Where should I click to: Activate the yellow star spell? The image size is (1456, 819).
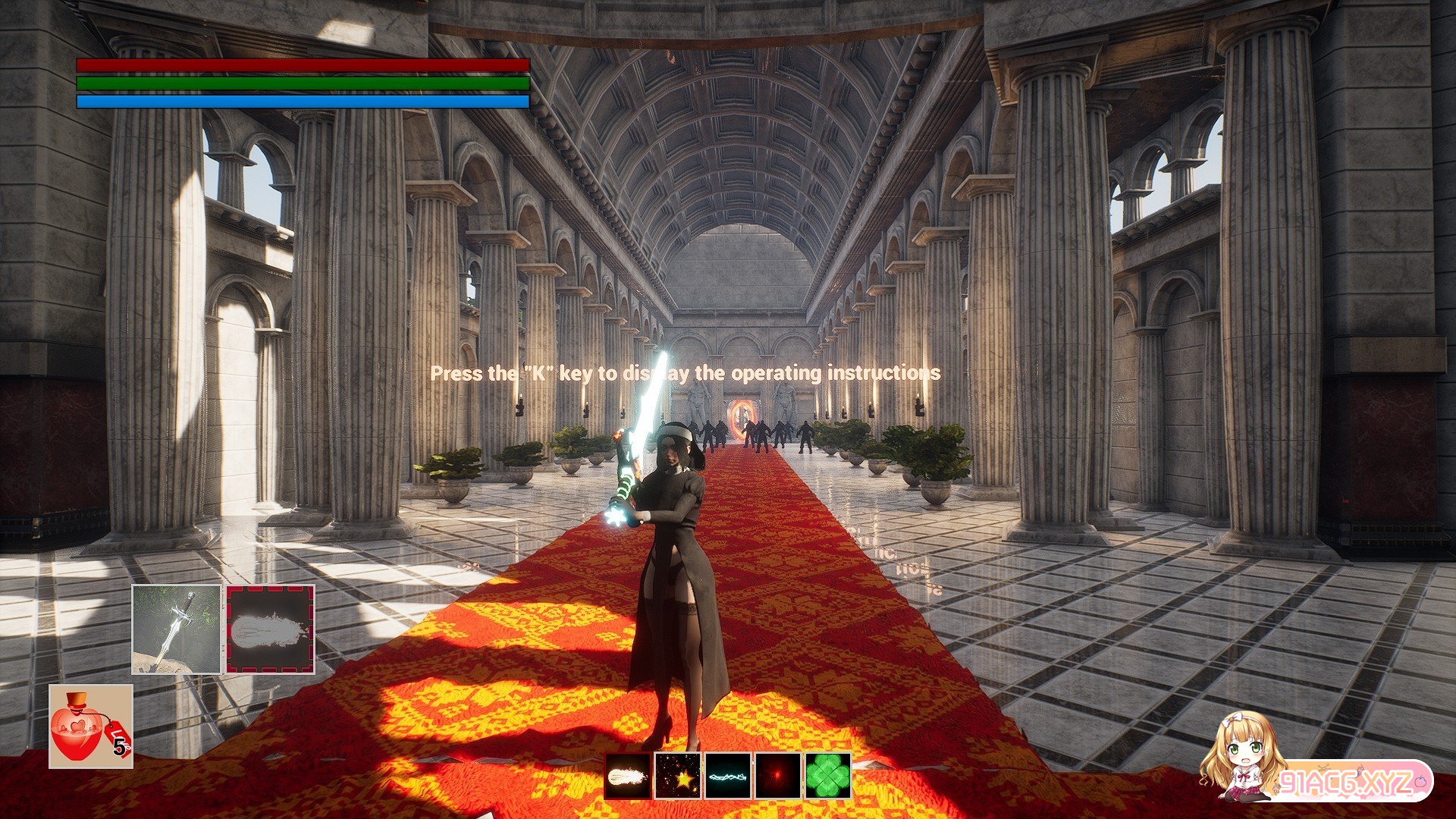(x=677, y=776)
